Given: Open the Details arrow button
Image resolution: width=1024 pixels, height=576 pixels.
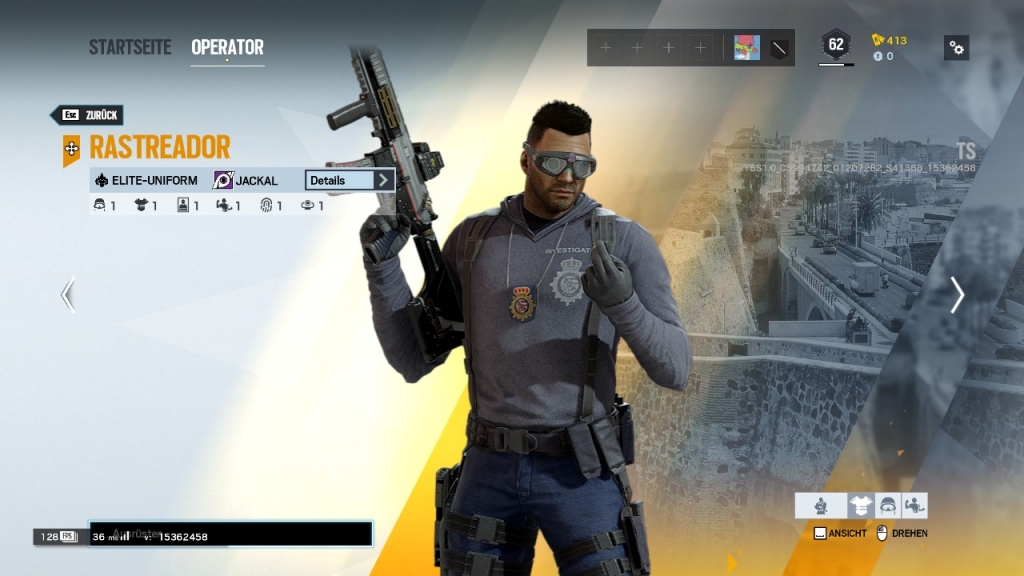Looking at the screenshot, I should click(x=383, y=180).
